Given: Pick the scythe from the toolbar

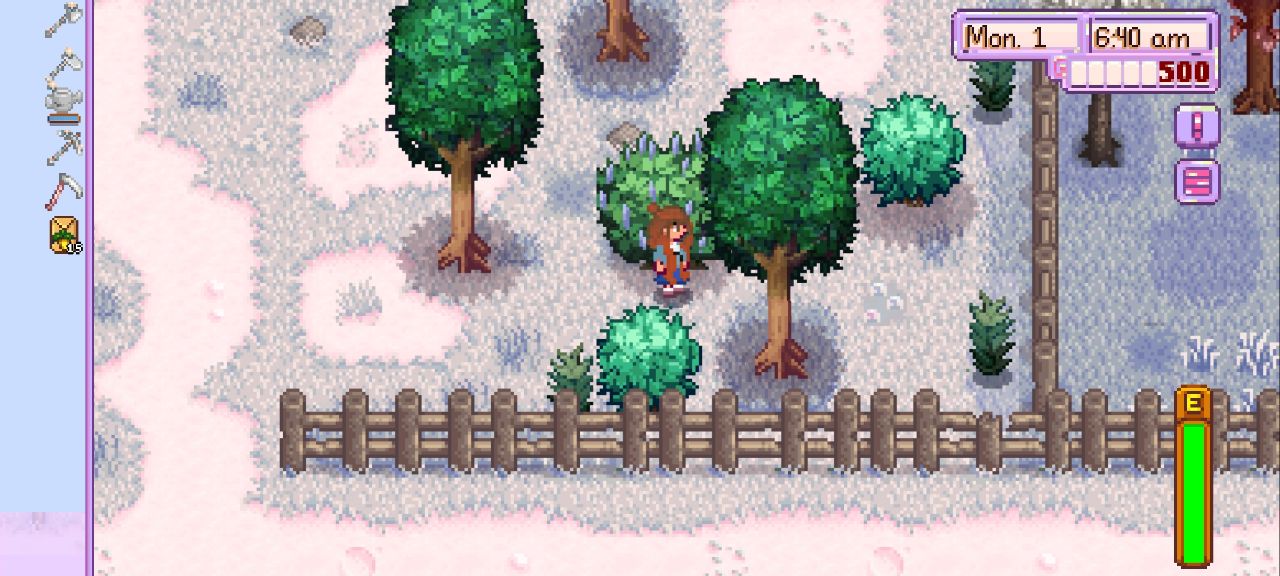Looking at the screenshot, I should (x=62, y=190).
